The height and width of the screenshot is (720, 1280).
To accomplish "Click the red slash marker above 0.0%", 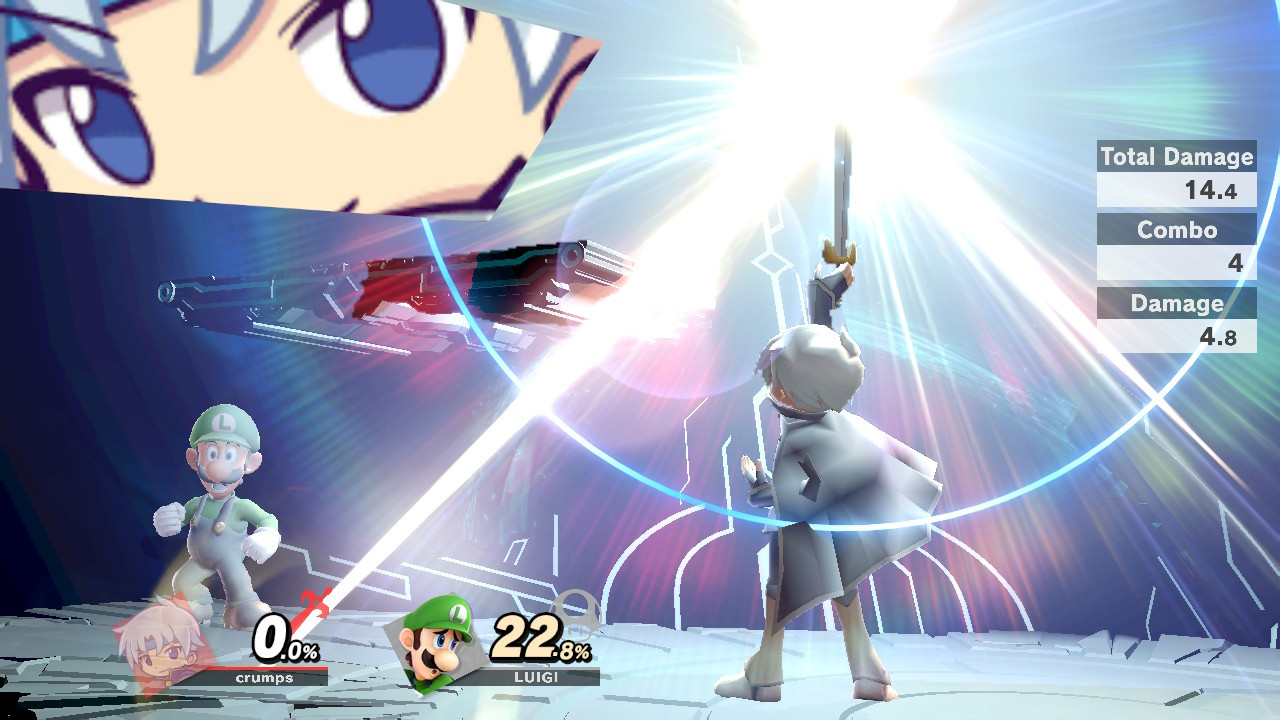I will [x=313, y=605].
